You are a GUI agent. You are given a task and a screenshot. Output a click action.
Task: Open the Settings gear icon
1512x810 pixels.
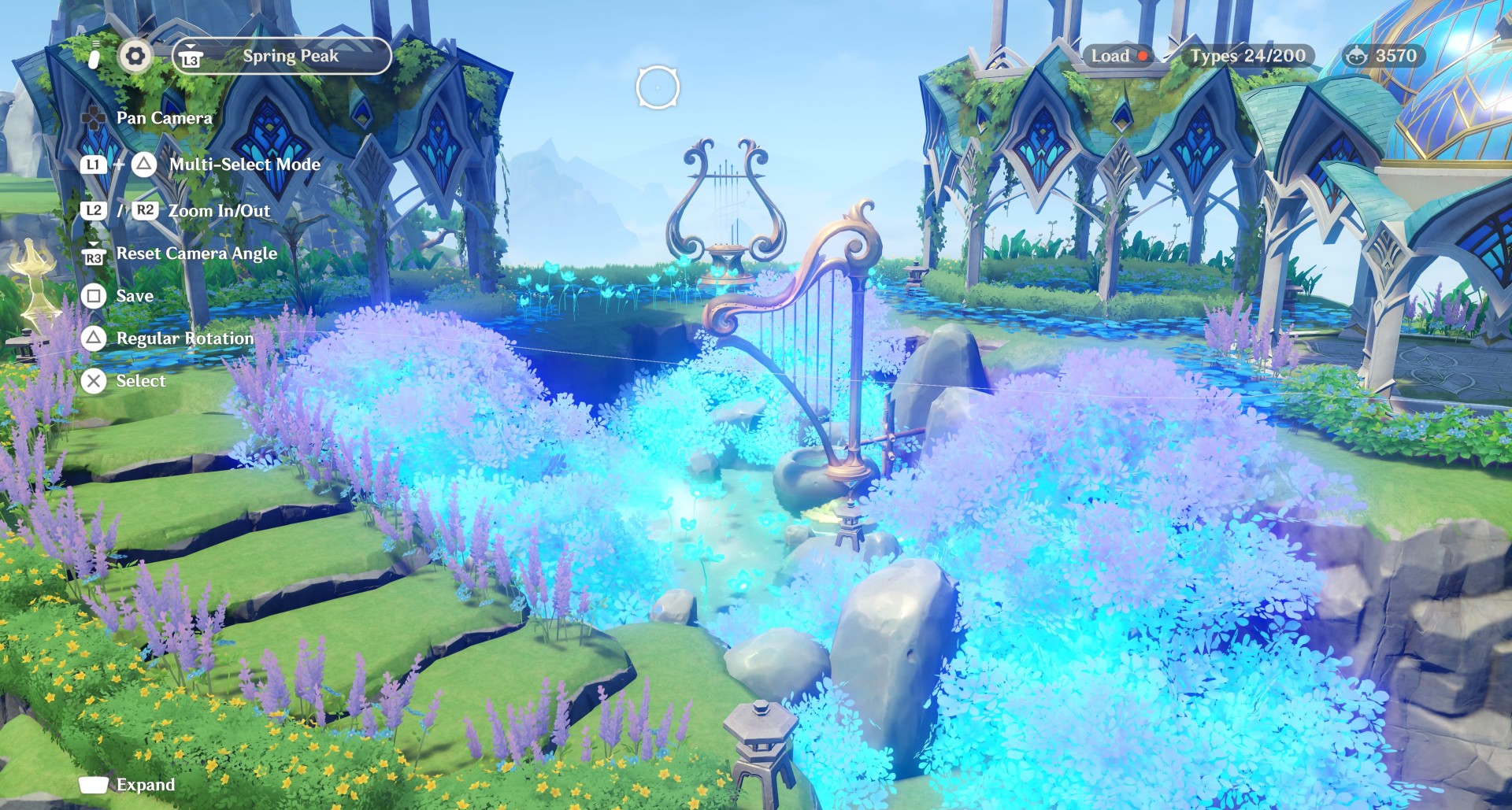tap(135, 56)
